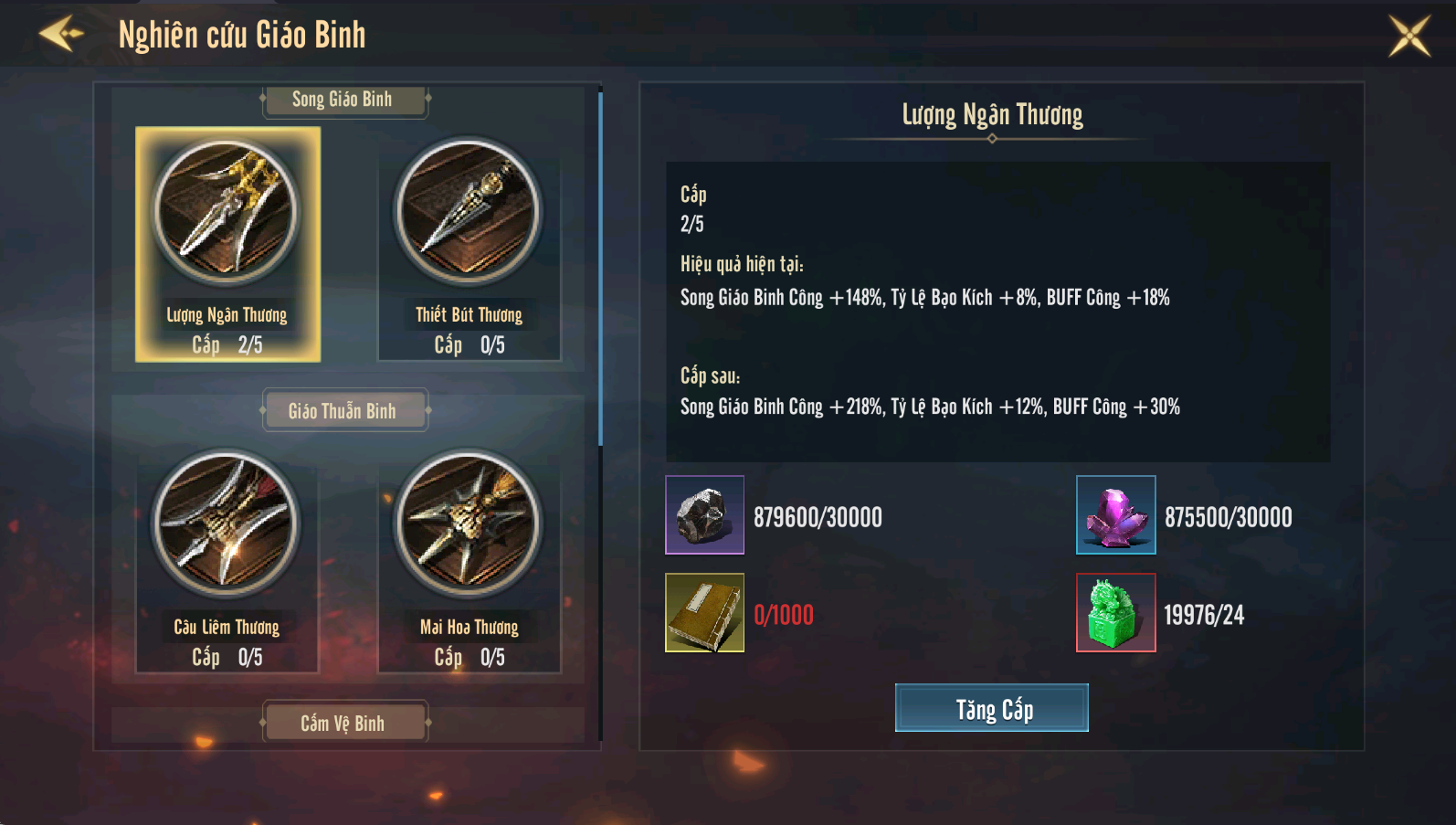This screenshot has width=1456, height=825.
Task: Open the Giáo Thuẫn Binh category header
Action: tap(343, 411)
